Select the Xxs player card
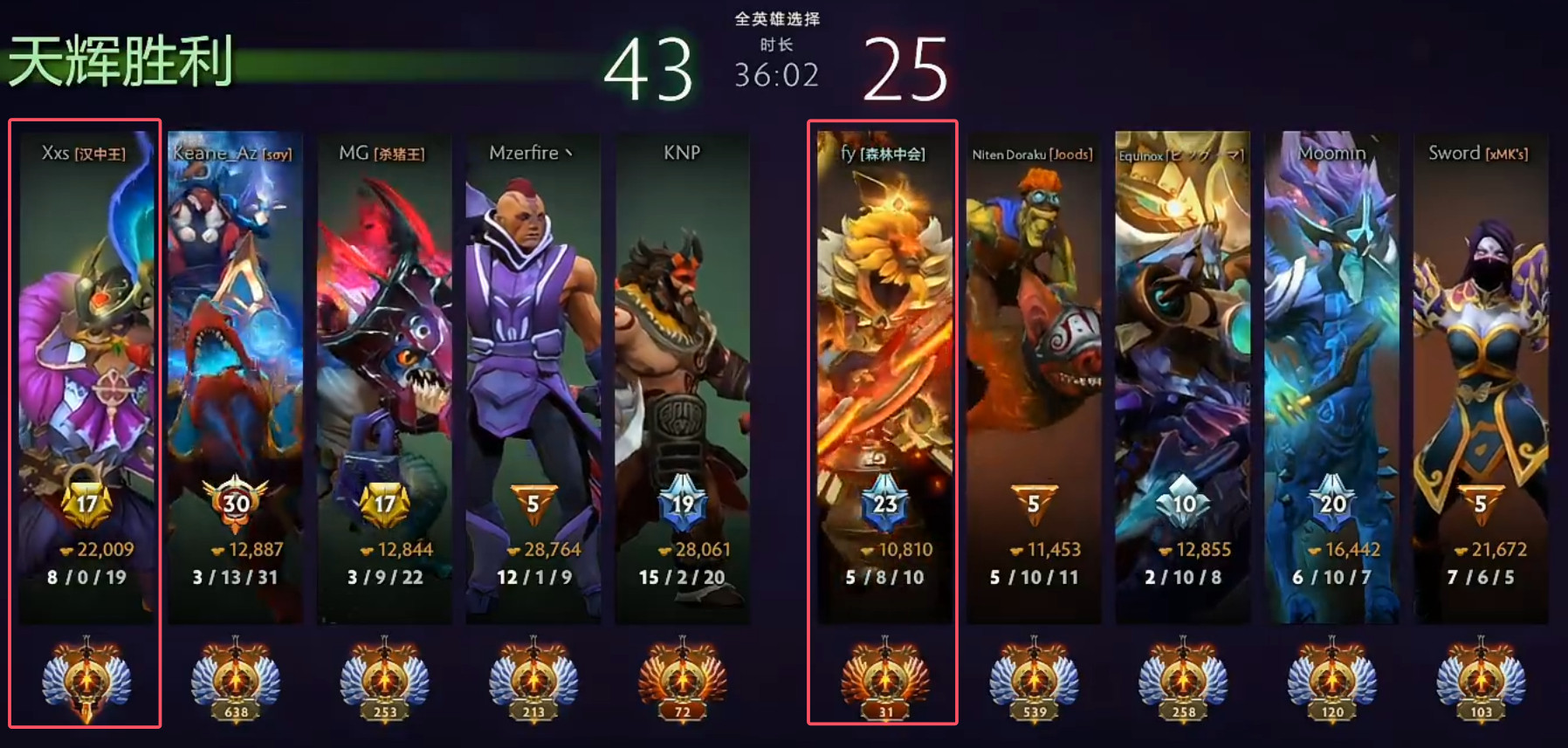The height and width of the screenshot is (748, 1568). pos(86,375)
